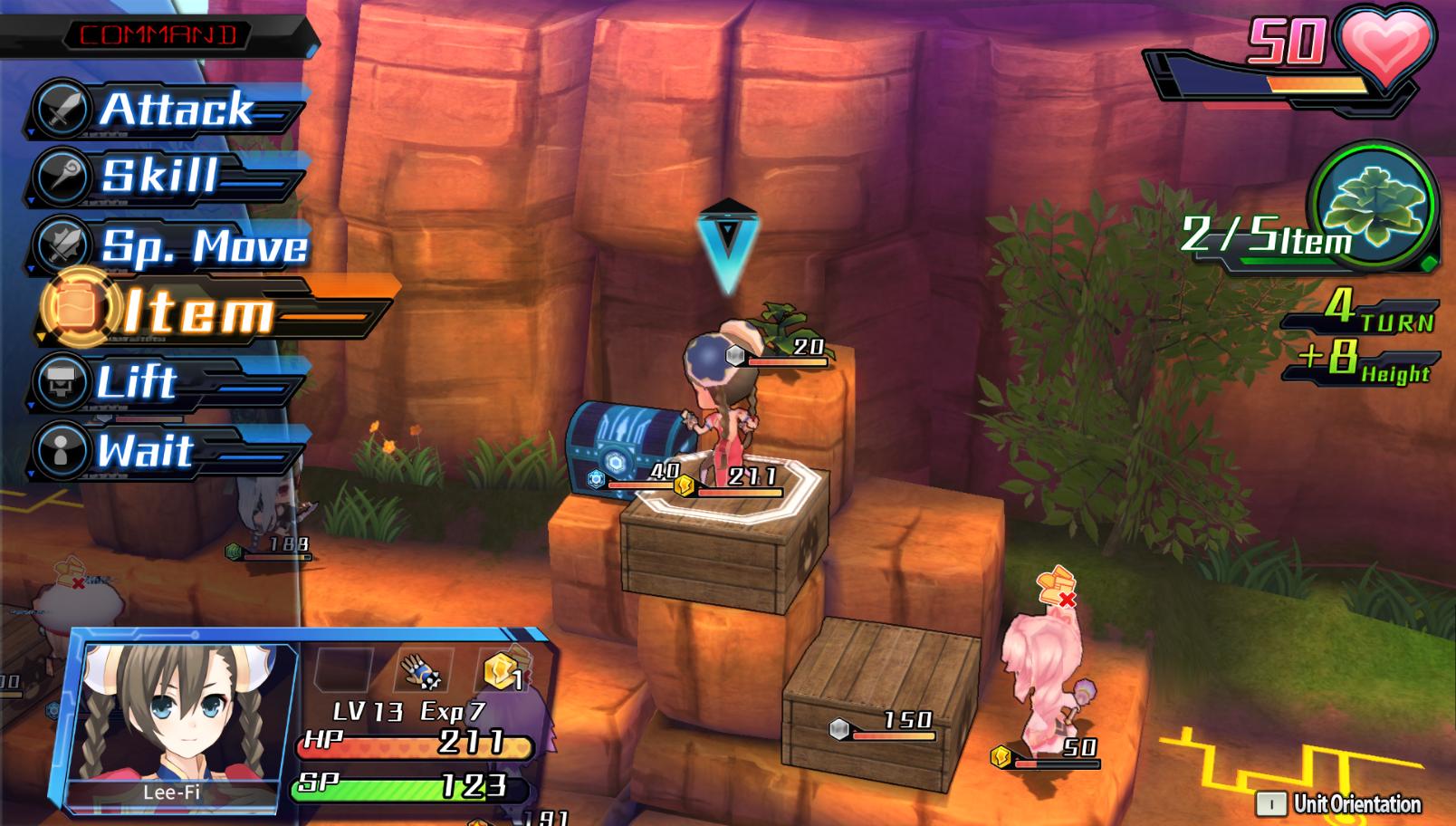
Task: Select the gauntlet equipment icon in status panel
Action: click(x=420, y=671)
